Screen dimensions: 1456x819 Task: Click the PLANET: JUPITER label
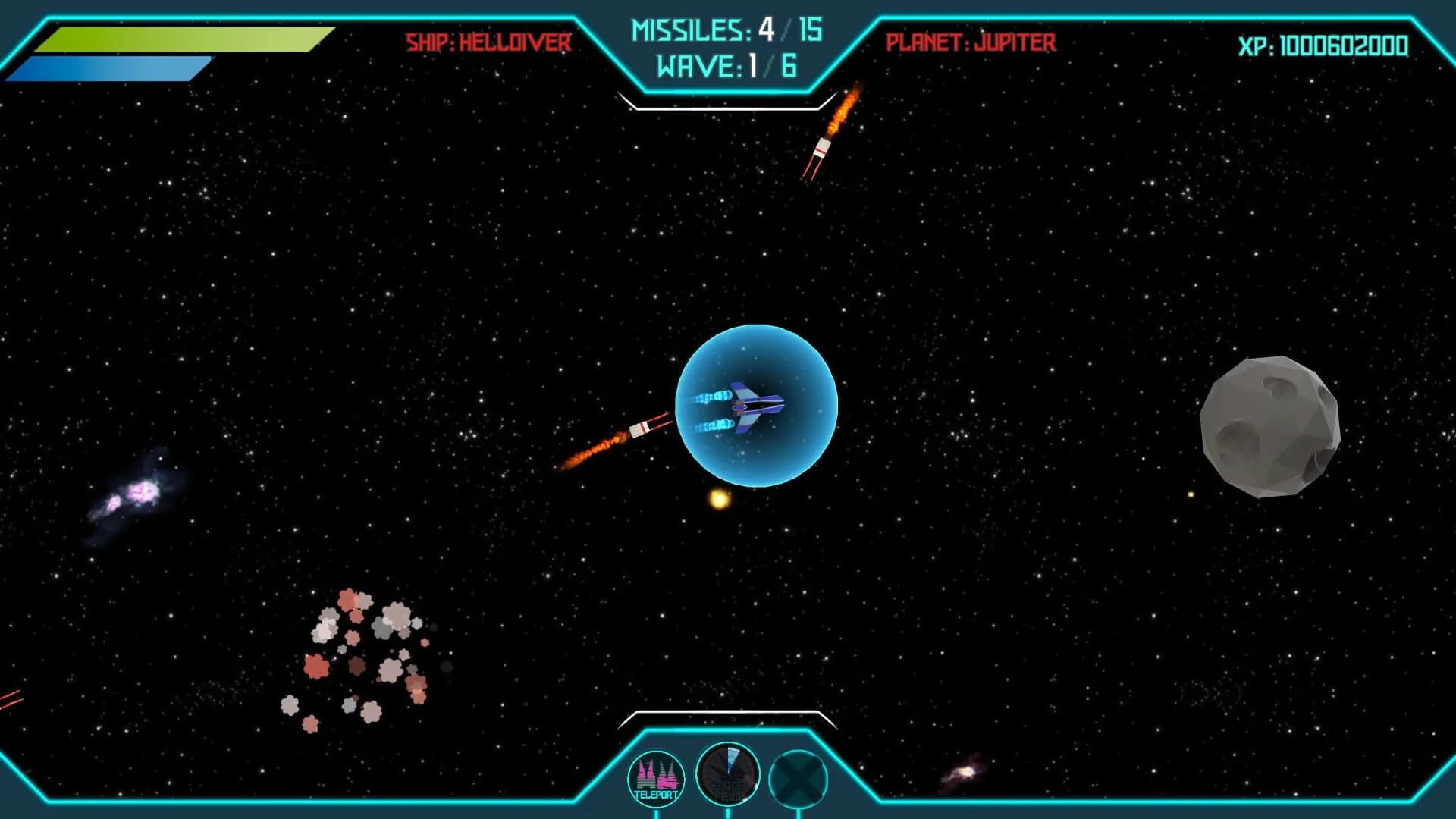(971, 43)
